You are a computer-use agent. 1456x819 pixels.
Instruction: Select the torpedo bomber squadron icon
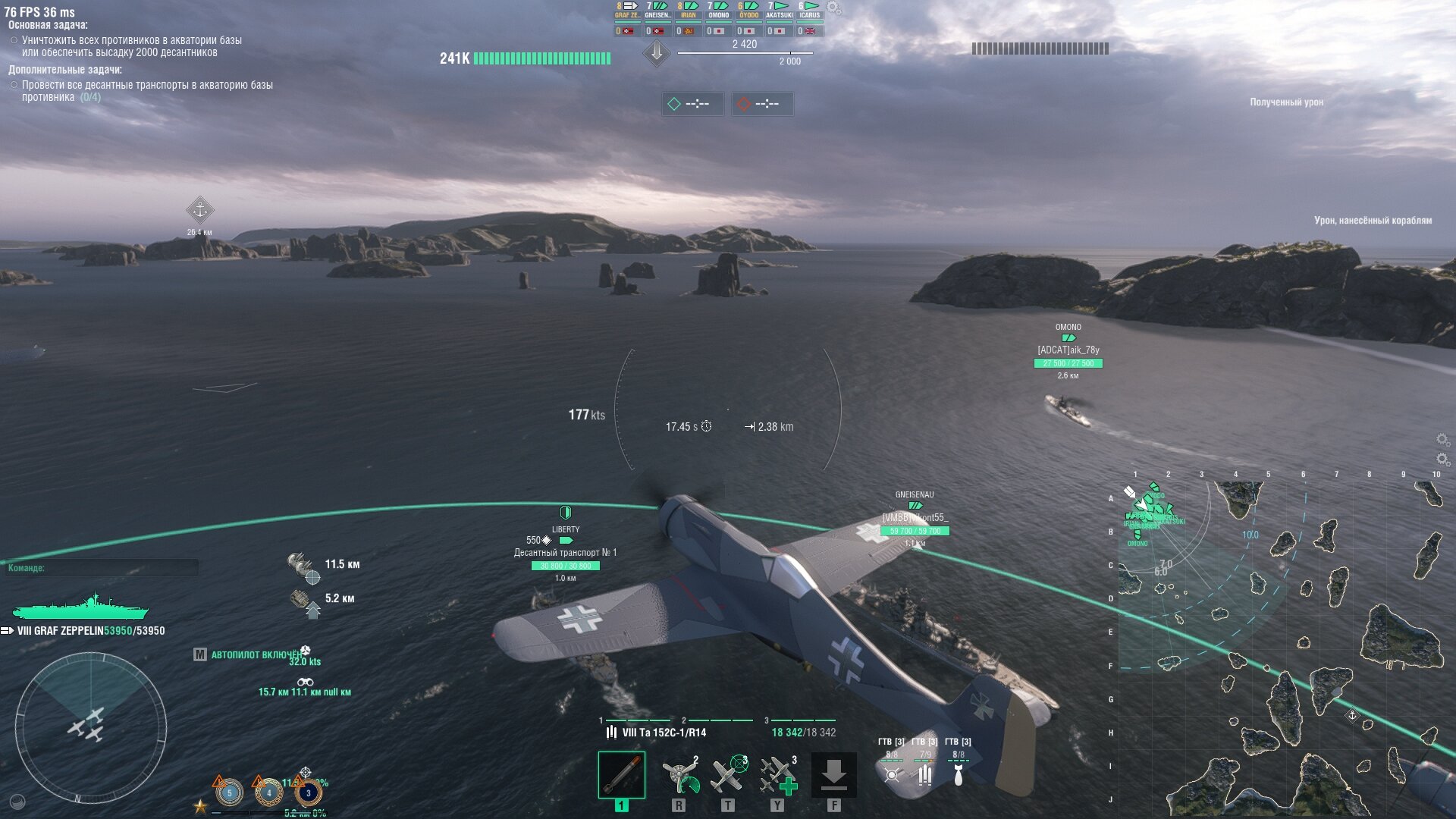click(892, 775)
